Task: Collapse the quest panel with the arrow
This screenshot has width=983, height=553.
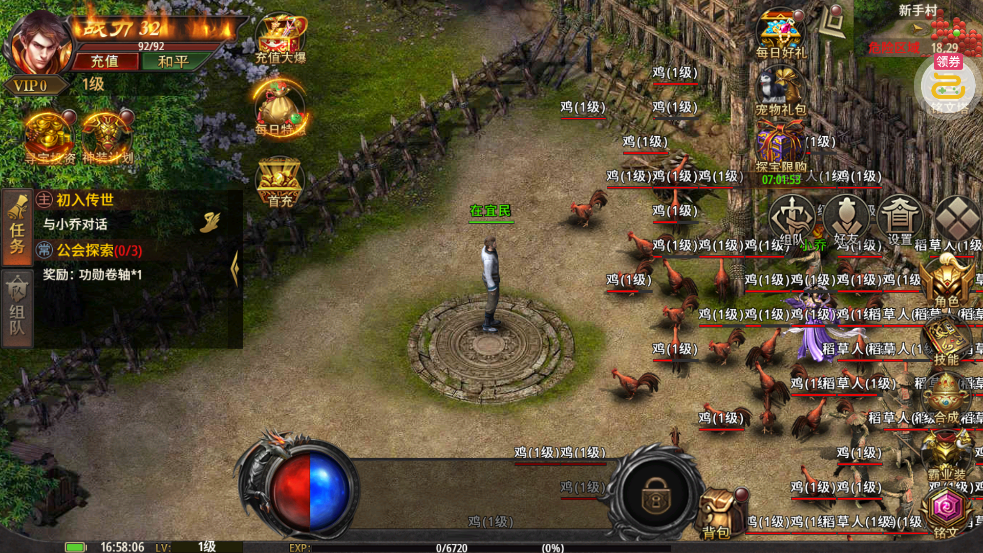Action: (x=235, y=268)
